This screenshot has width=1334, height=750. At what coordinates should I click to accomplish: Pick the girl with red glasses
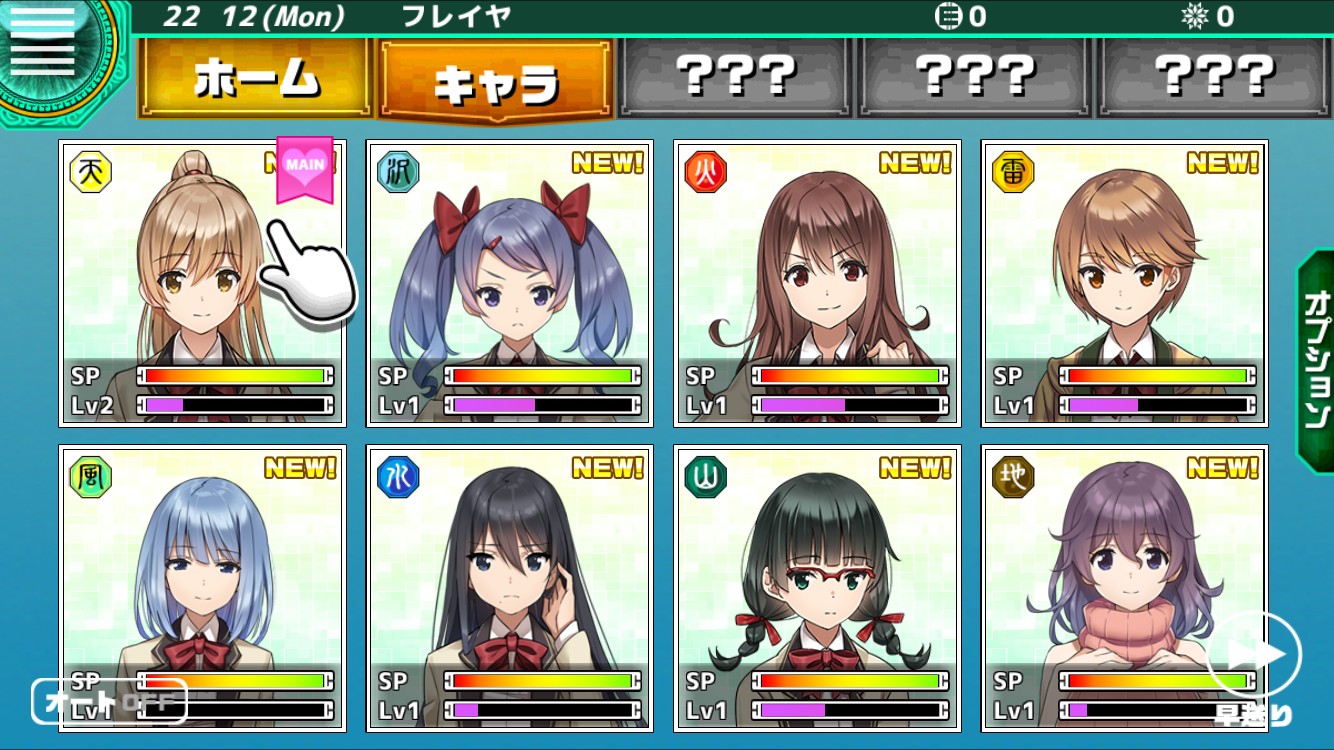817,588
